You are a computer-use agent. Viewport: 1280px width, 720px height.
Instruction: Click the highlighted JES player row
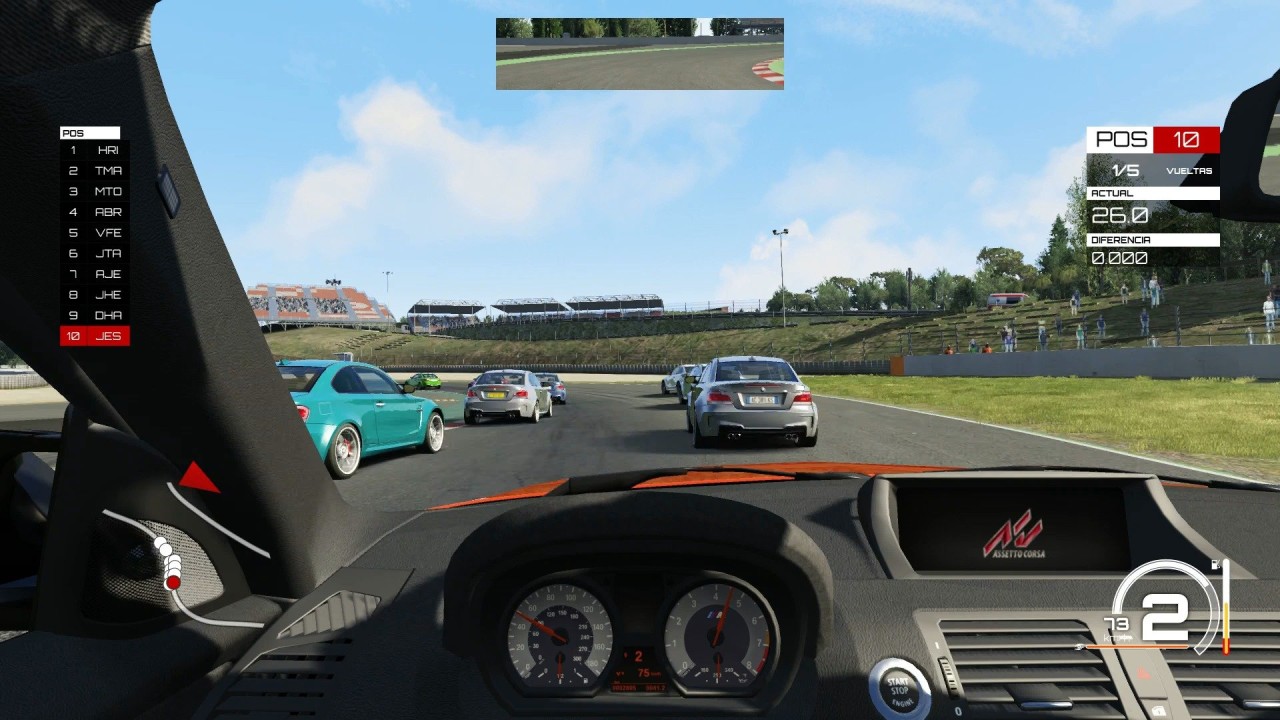point(95,336)
